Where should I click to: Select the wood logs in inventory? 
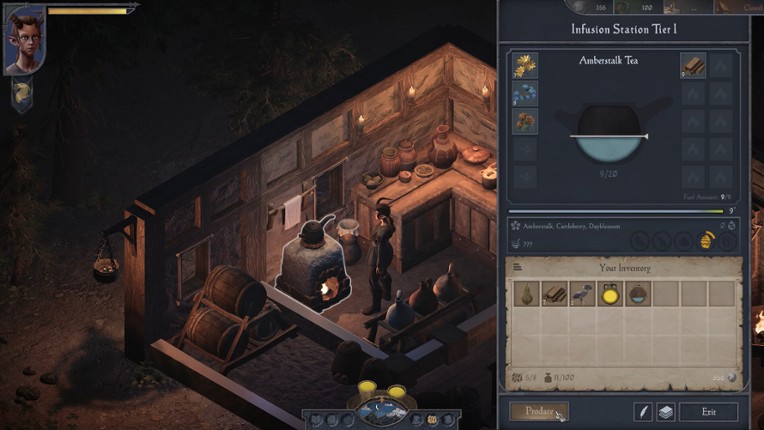(x=554, y=293)
